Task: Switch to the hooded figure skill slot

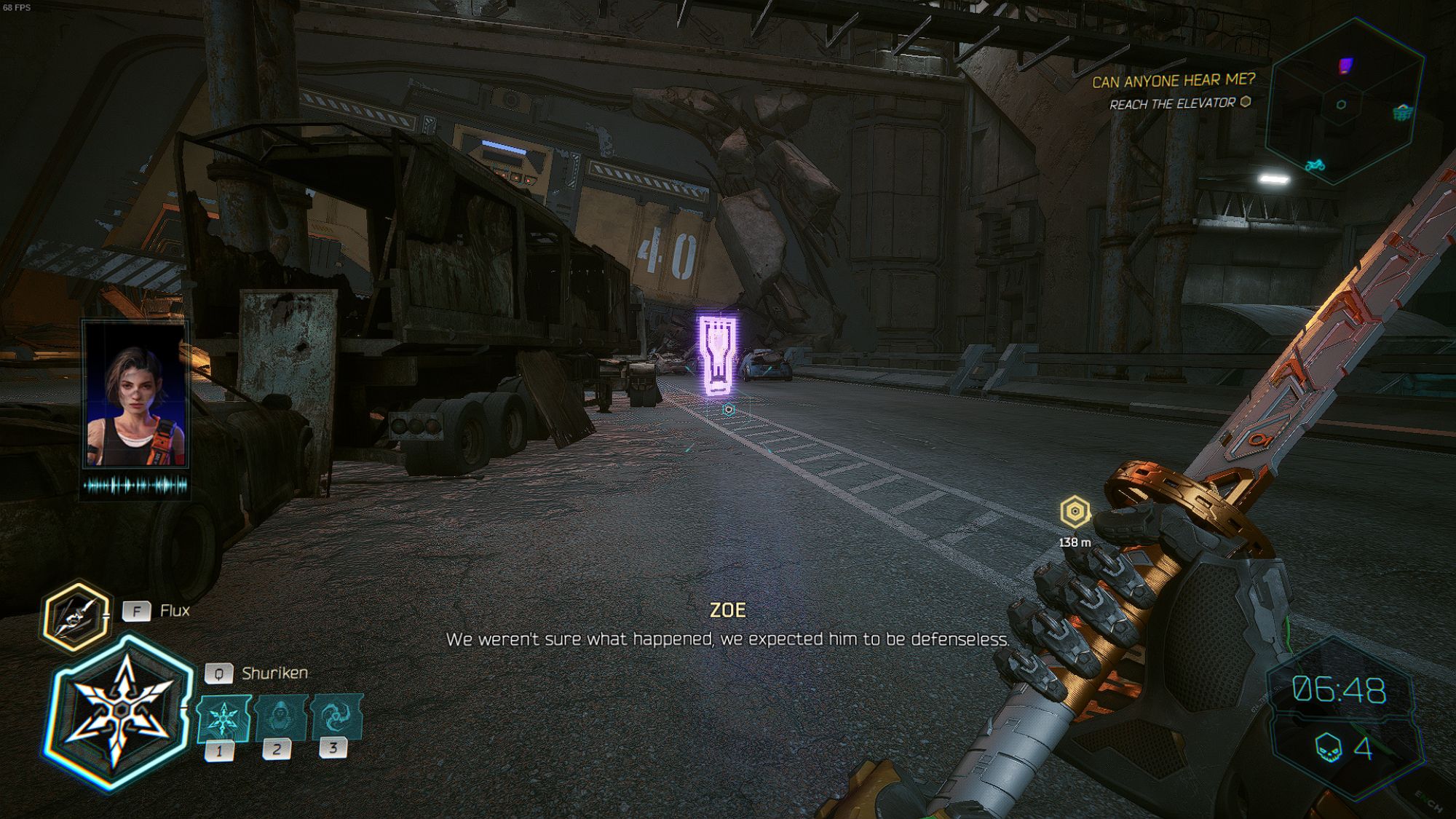Action: click(280, 717)
